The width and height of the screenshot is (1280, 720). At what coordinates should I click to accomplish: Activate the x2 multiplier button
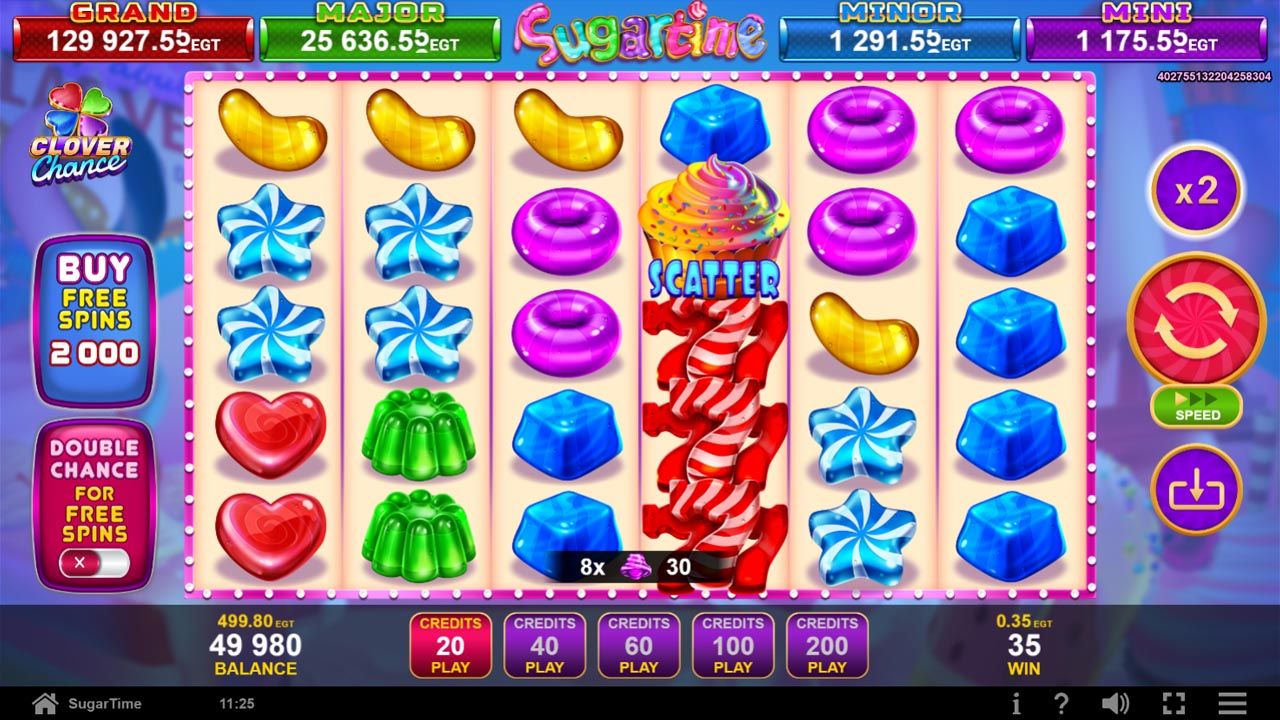[1196, 191]
